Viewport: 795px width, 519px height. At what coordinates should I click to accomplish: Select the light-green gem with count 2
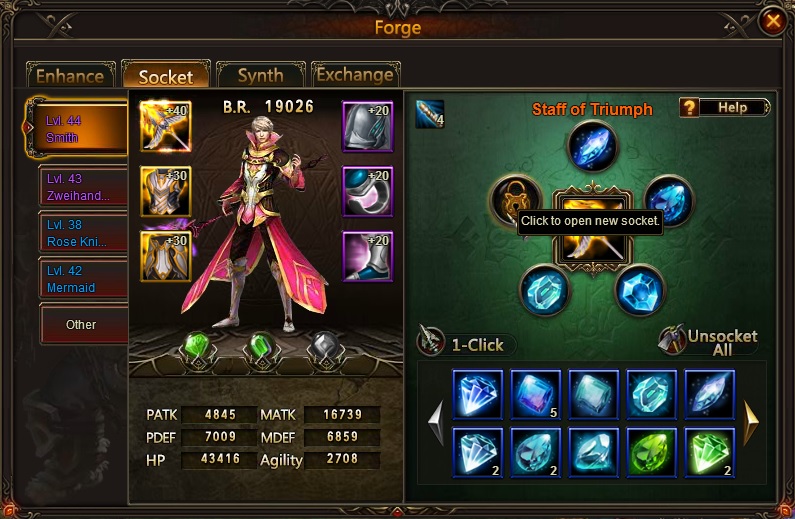click(710, 452)
